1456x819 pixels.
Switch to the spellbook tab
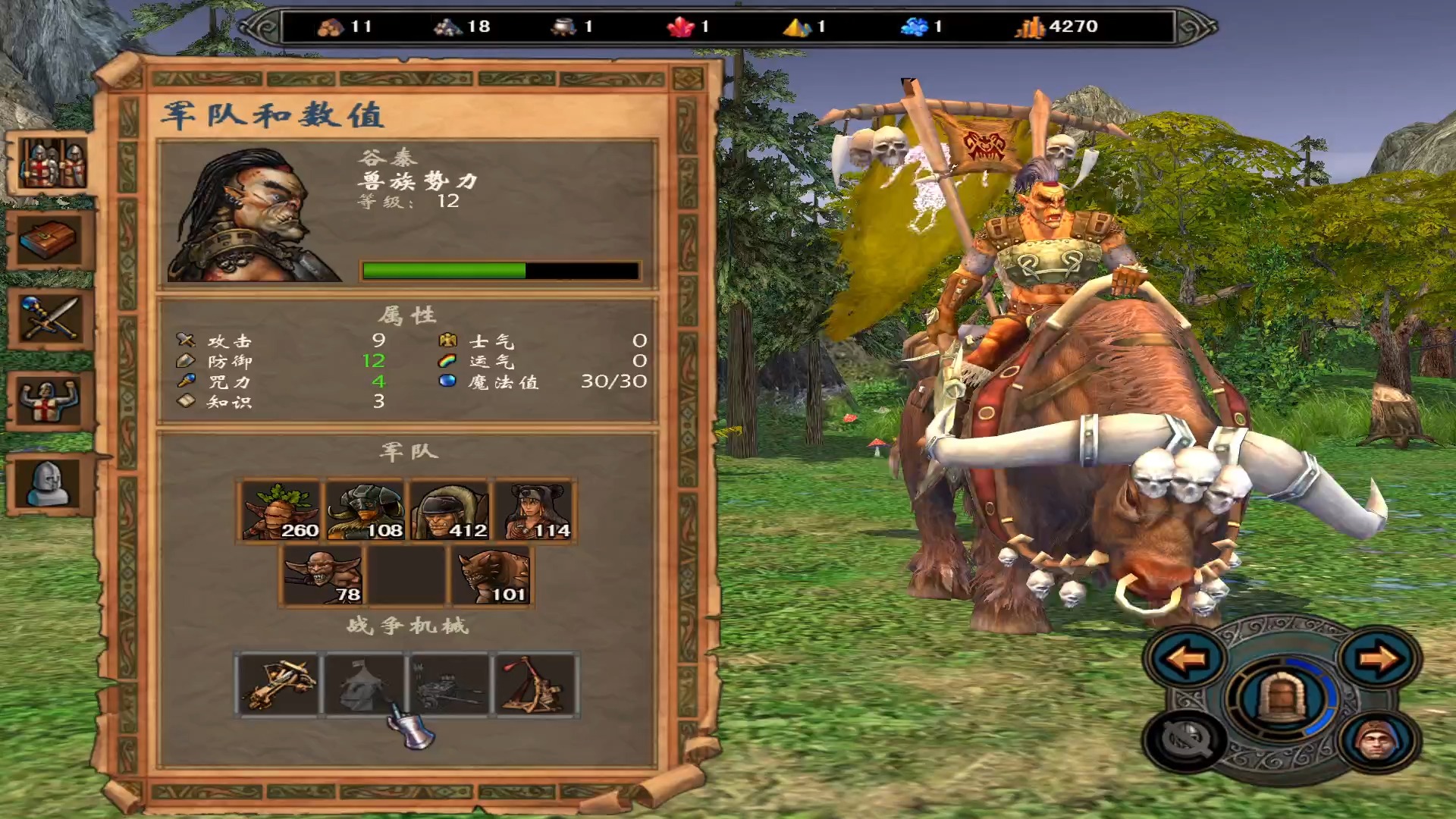(50, 241)
